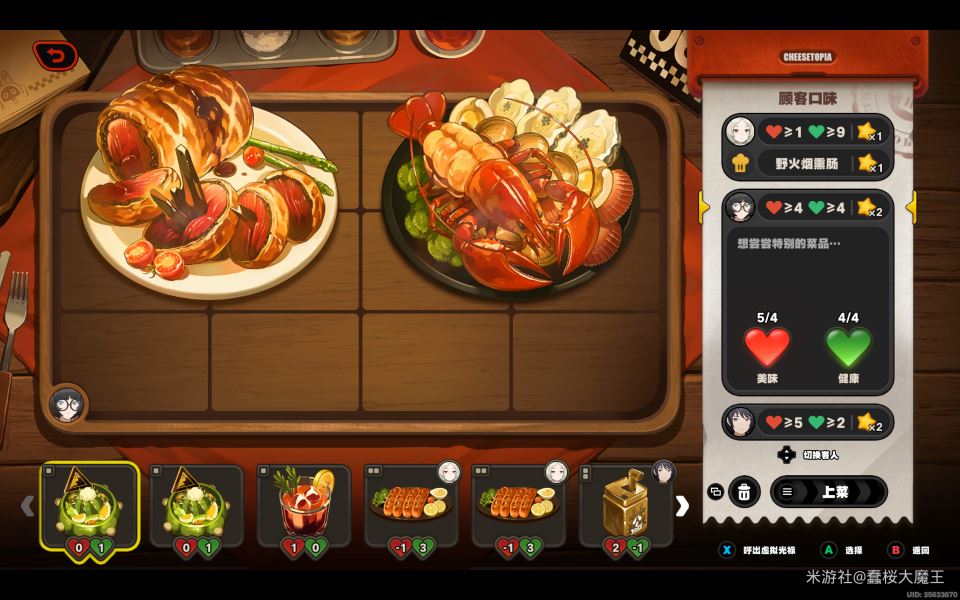Click the red back arrow button

55,55
